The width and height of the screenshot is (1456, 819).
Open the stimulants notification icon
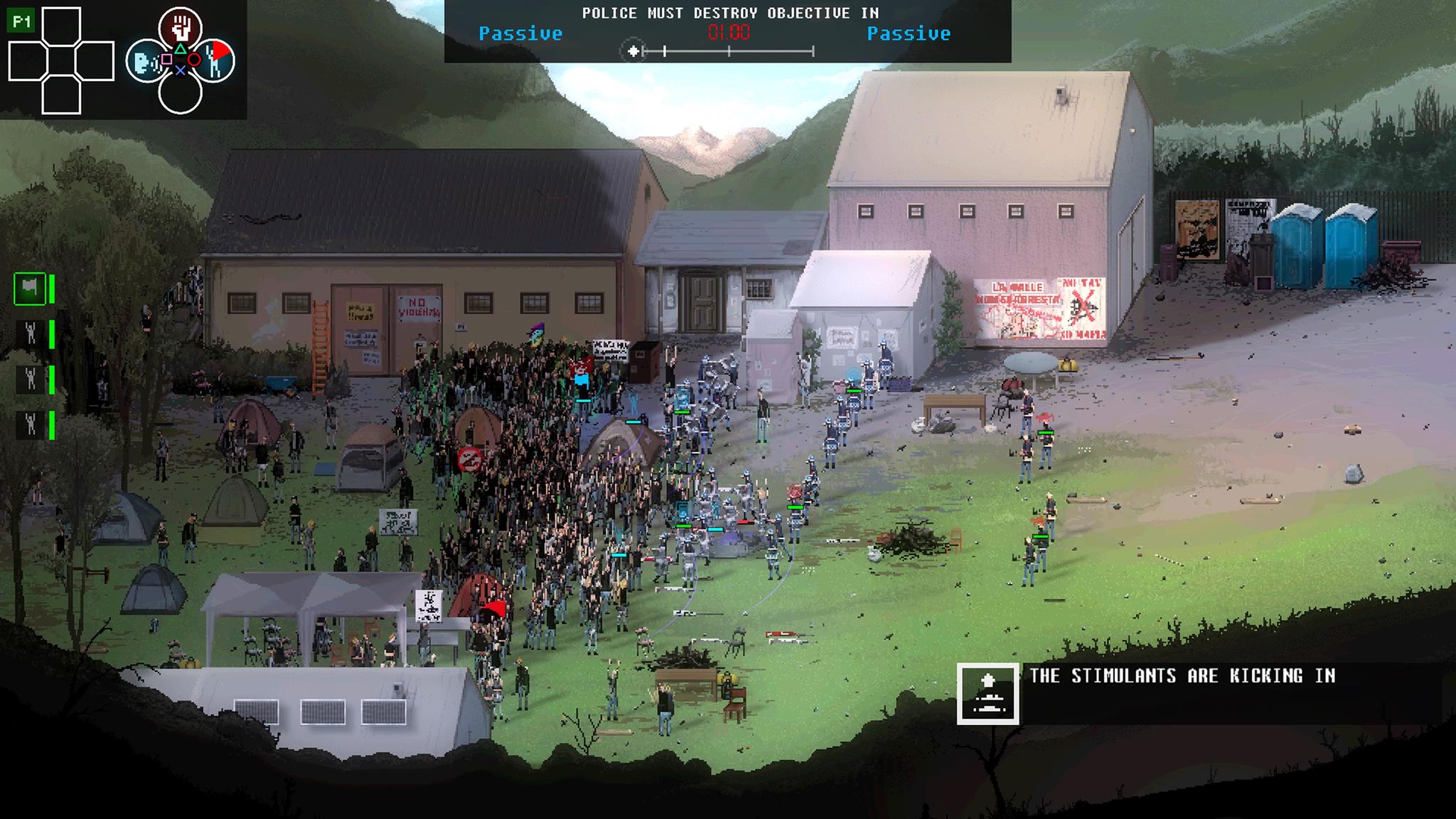click(987, 694)
